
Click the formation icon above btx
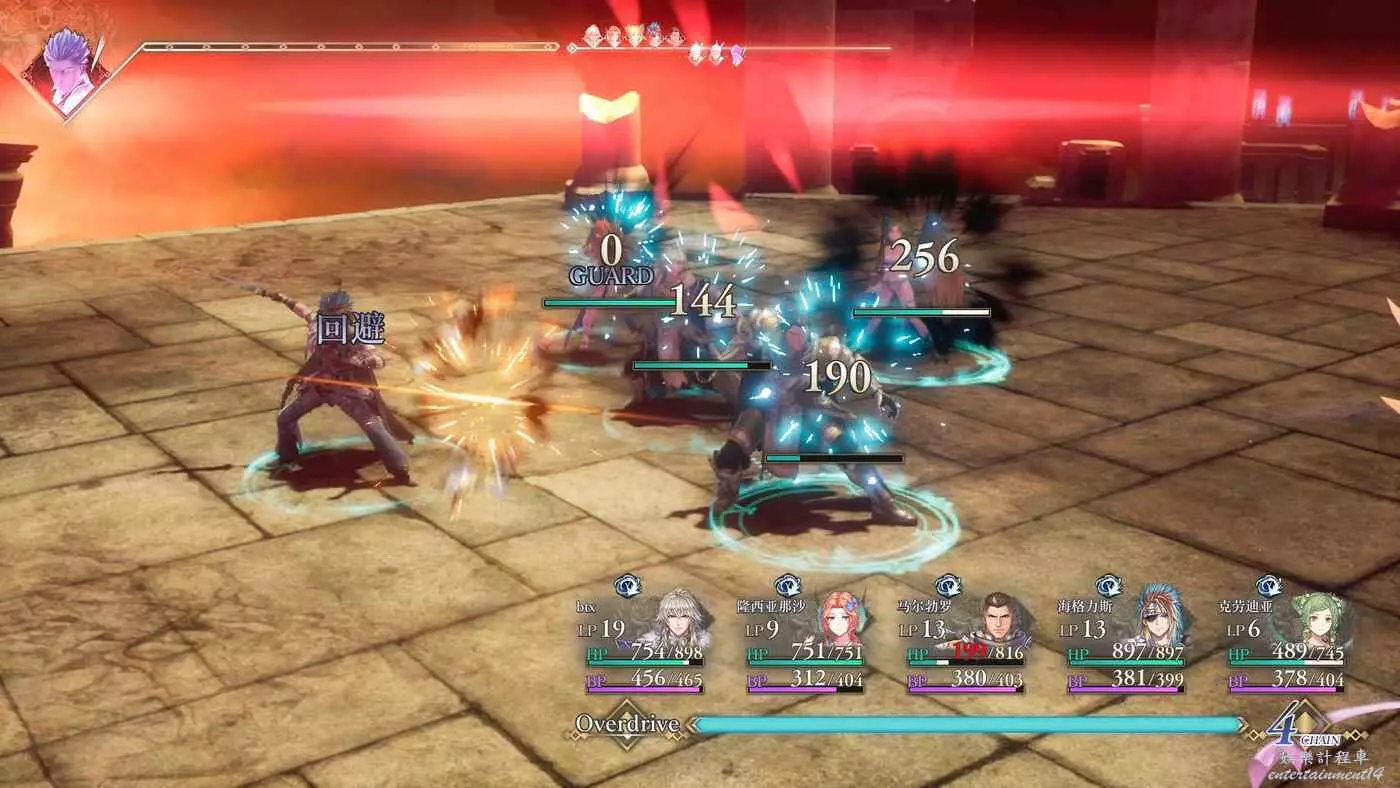tap(628, 586)
